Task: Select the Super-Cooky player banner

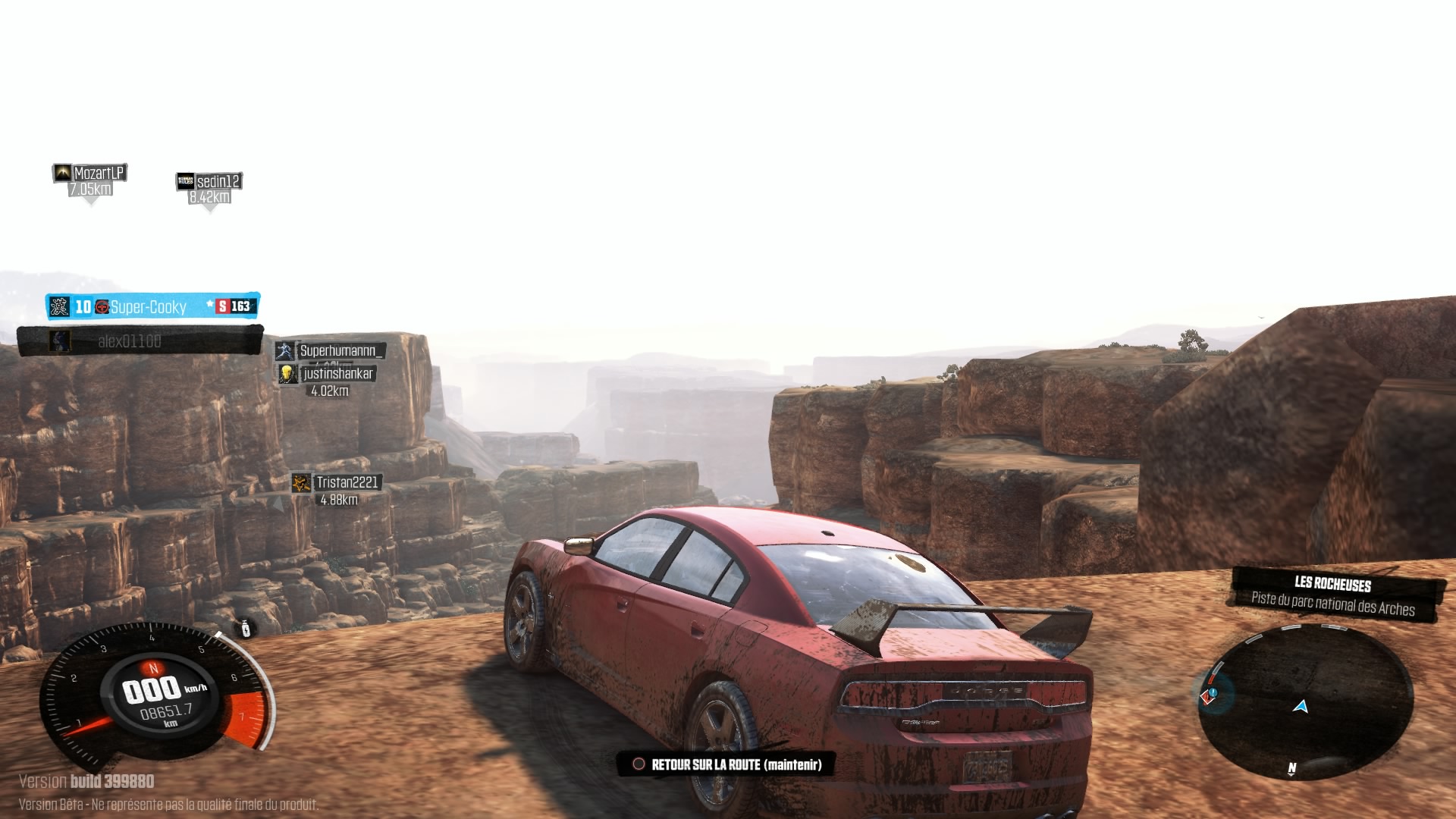Action: click(x=152, y=306)
